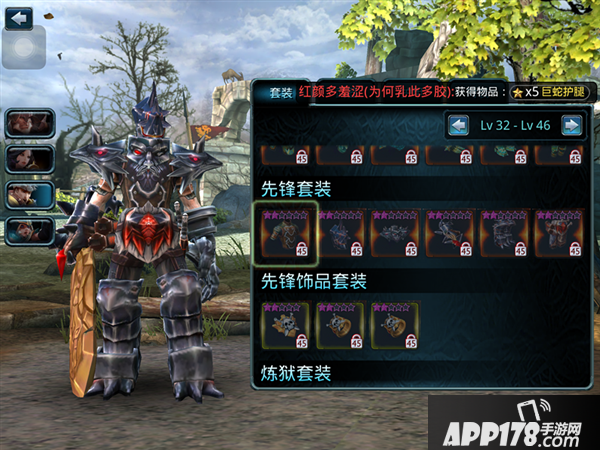Tap the iOS AssistiveTouch circle button

click(23, 47)
